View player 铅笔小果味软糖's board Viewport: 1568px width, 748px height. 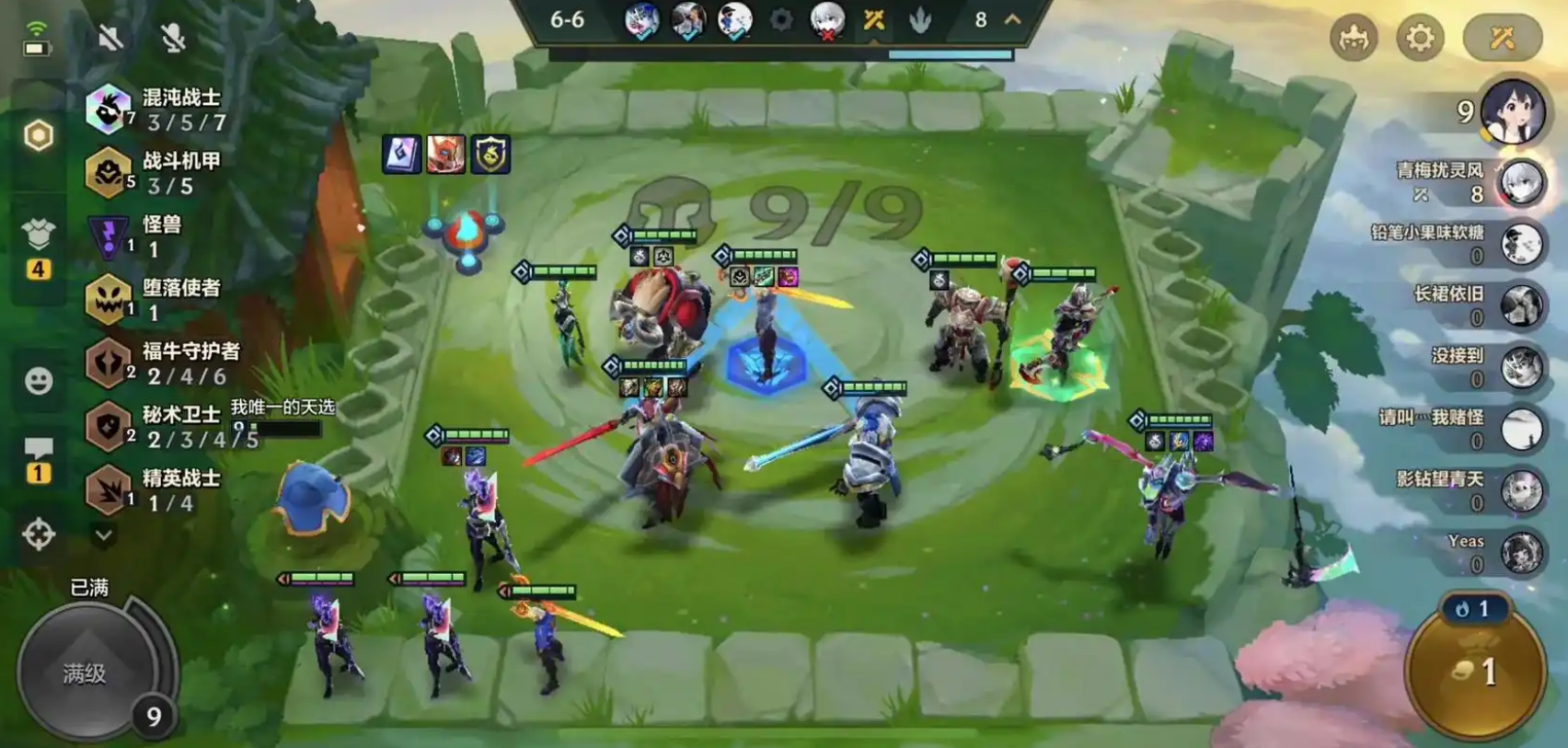pyautogui.click(x=1520, y=244)
